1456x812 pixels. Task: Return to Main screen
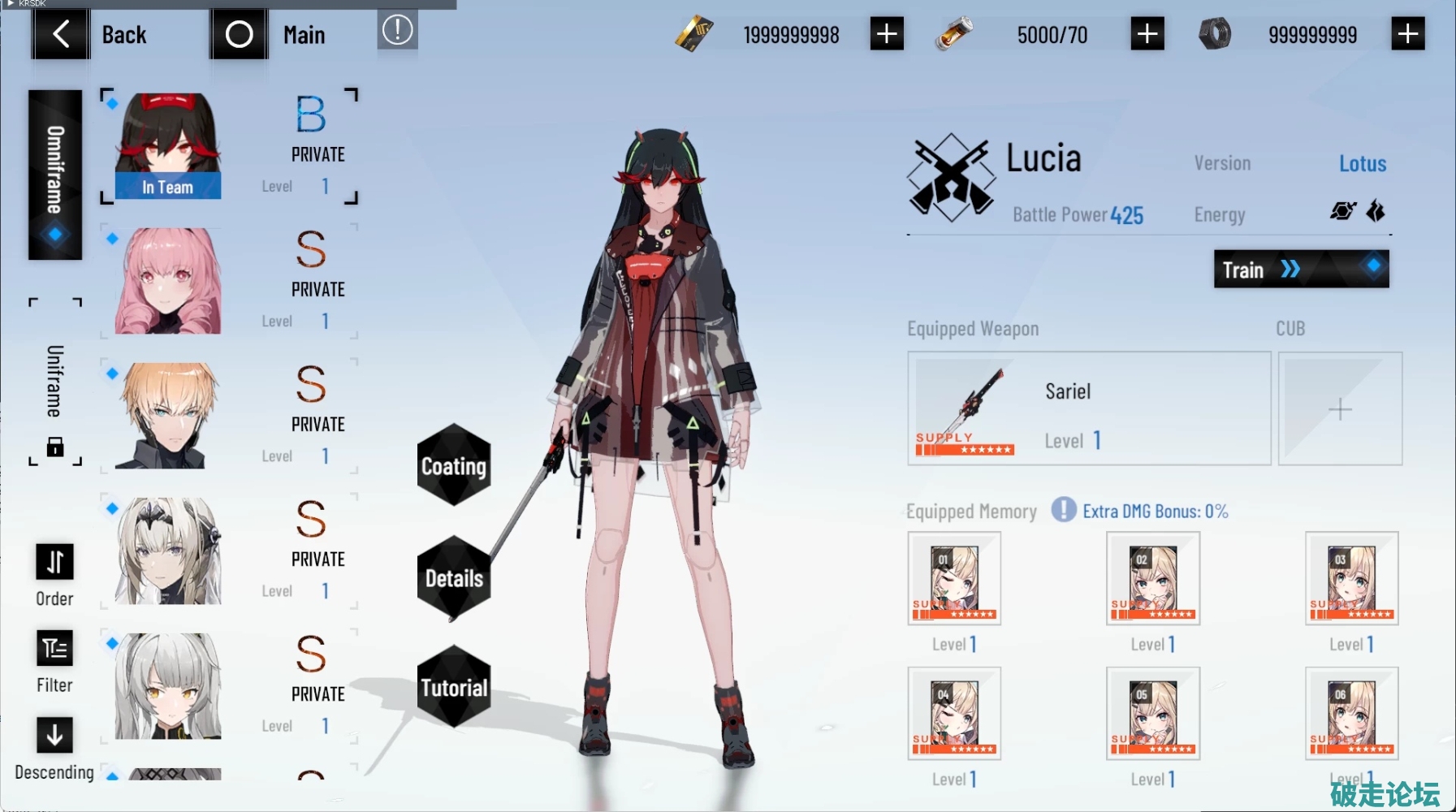point(270,34)
